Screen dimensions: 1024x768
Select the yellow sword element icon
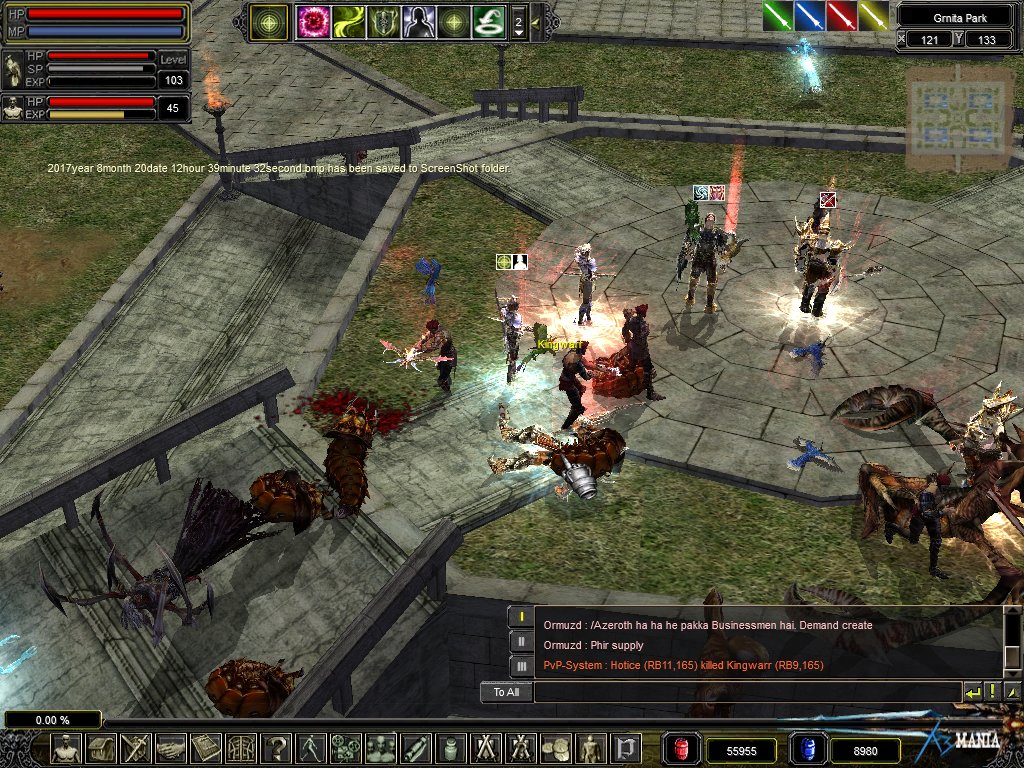pyautogui.click(x=874, y=15)
